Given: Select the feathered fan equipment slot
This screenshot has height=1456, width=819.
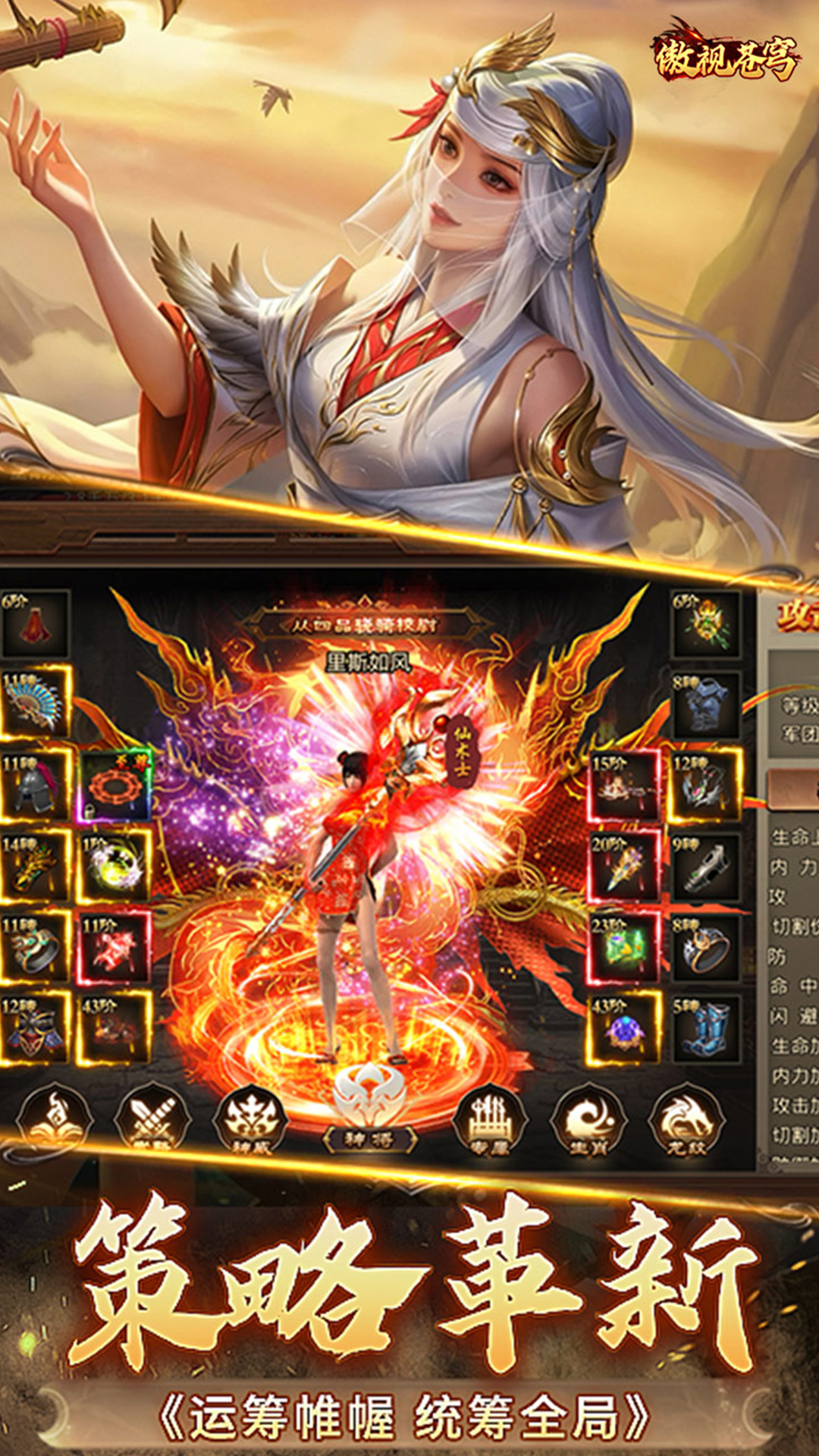Looking at the screenshot, I should 35,704.
